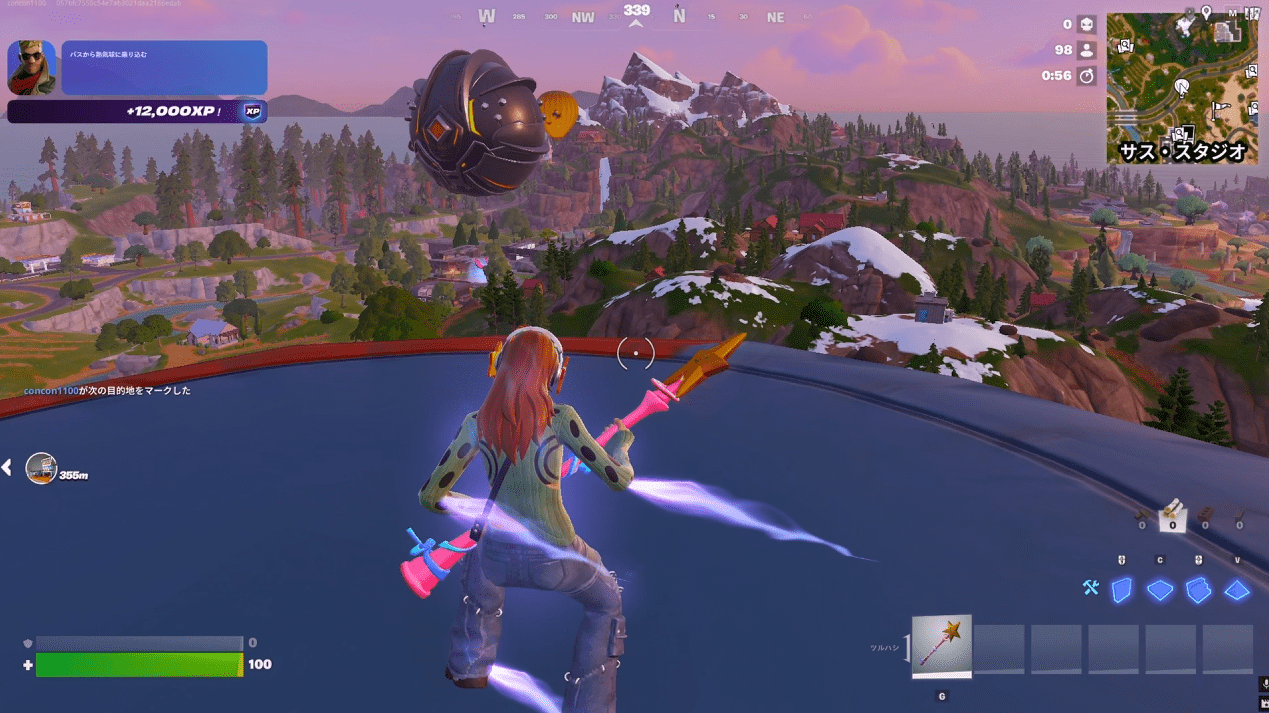Choose the roof building piece
Screen dimensions: 1269x713
click(1237, 590)
